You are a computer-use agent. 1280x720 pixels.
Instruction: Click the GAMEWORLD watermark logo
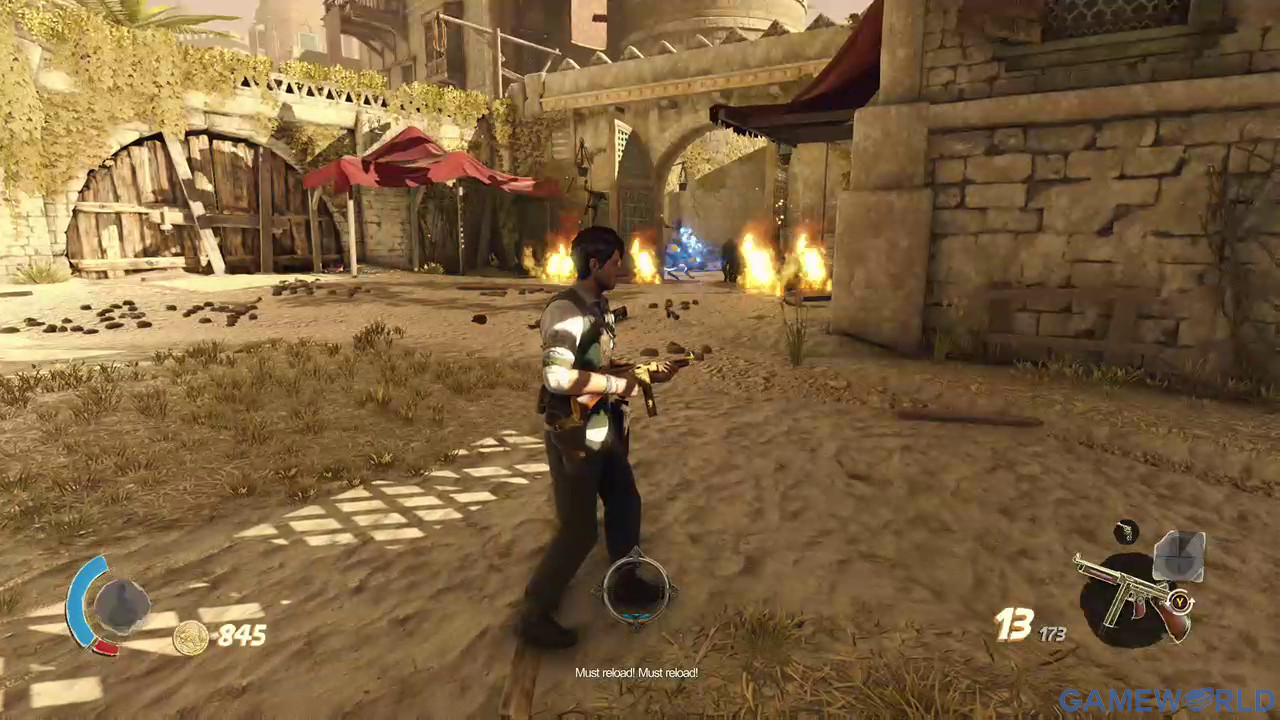tap(1166, 700)
